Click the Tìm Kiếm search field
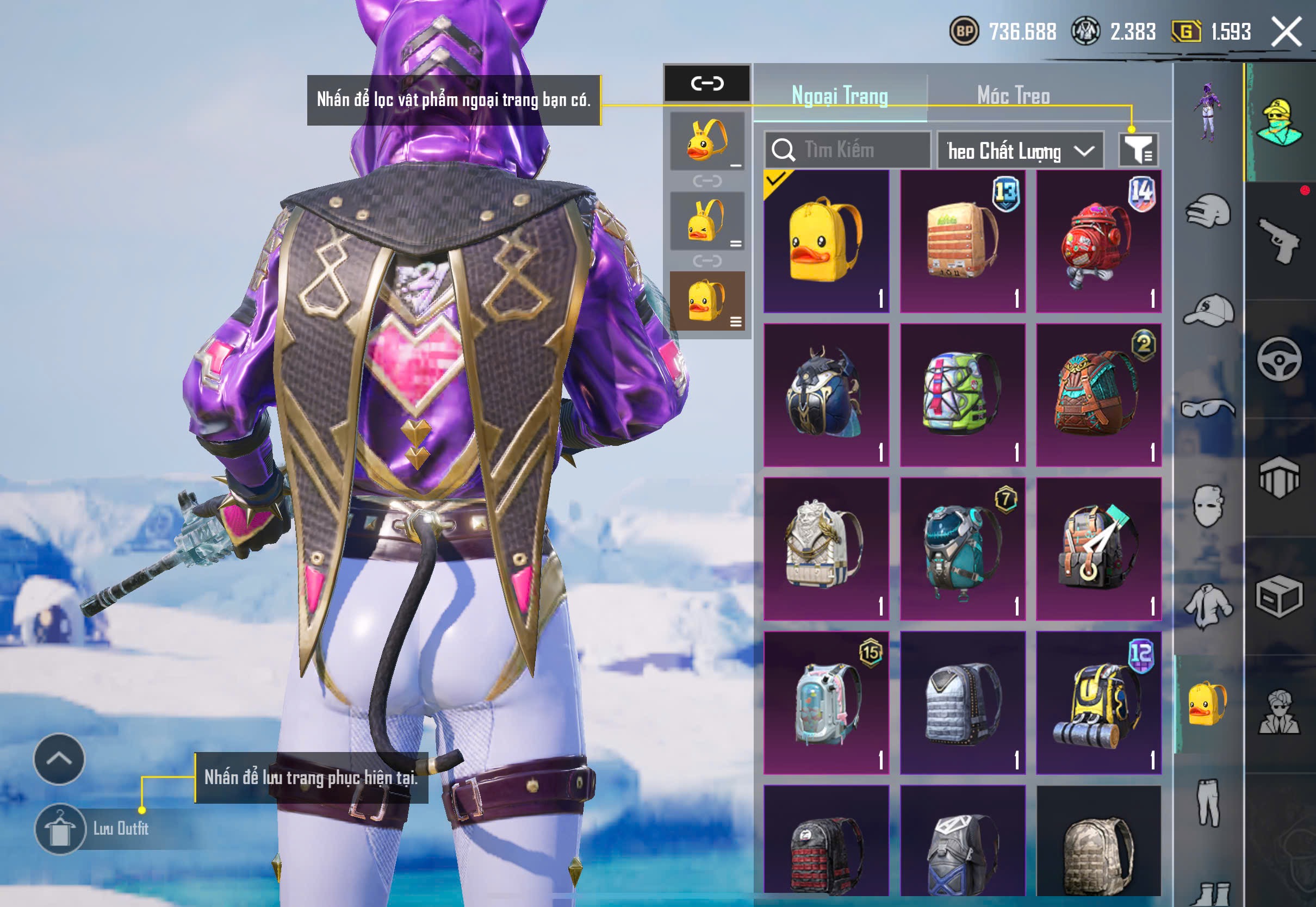Screen dimensions: 1316x907 tap(847, 150)
